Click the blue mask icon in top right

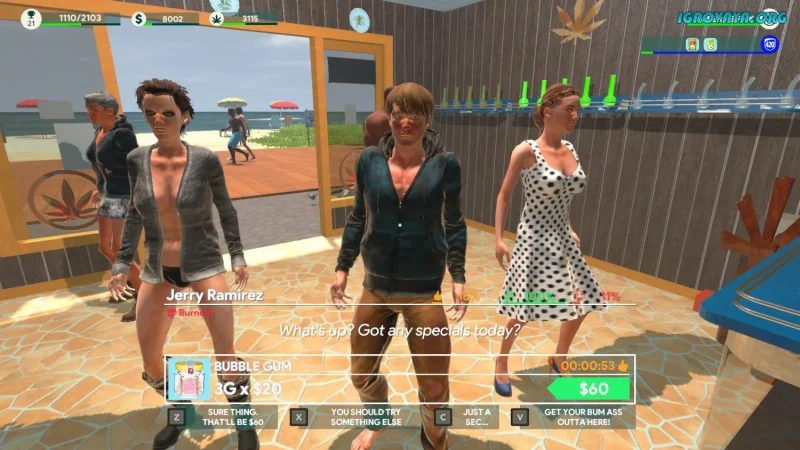coord(770,44)
